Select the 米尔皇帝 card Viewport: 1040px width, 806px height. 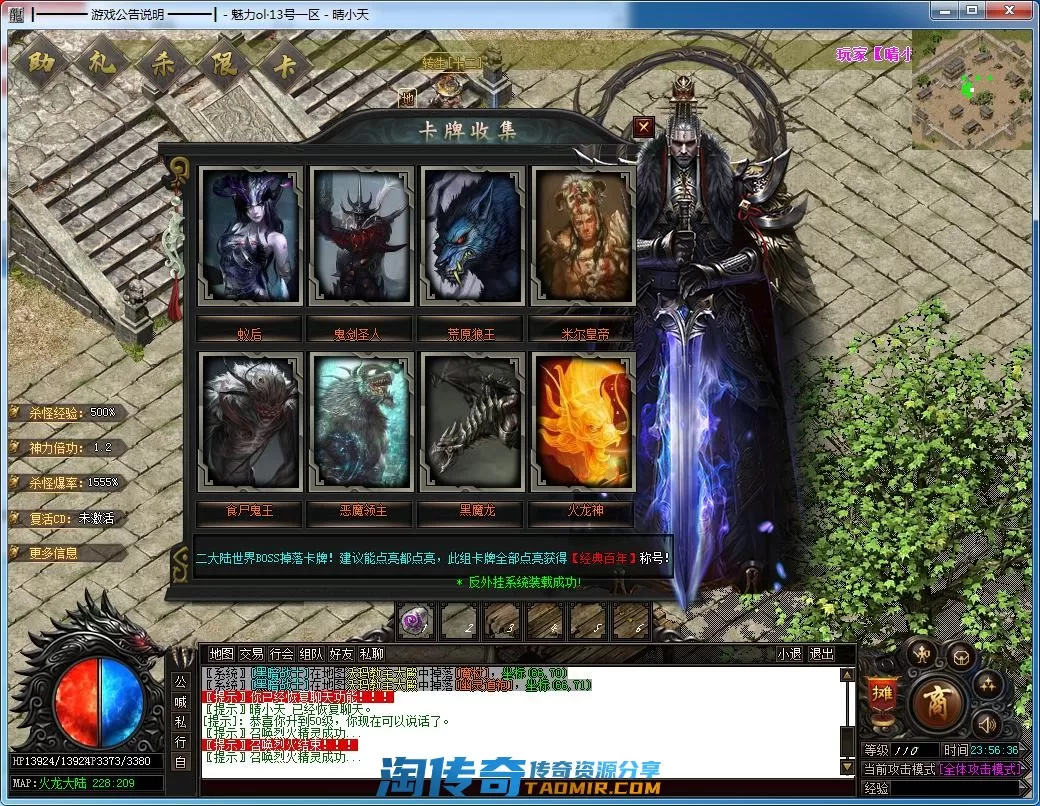(582, 236)
